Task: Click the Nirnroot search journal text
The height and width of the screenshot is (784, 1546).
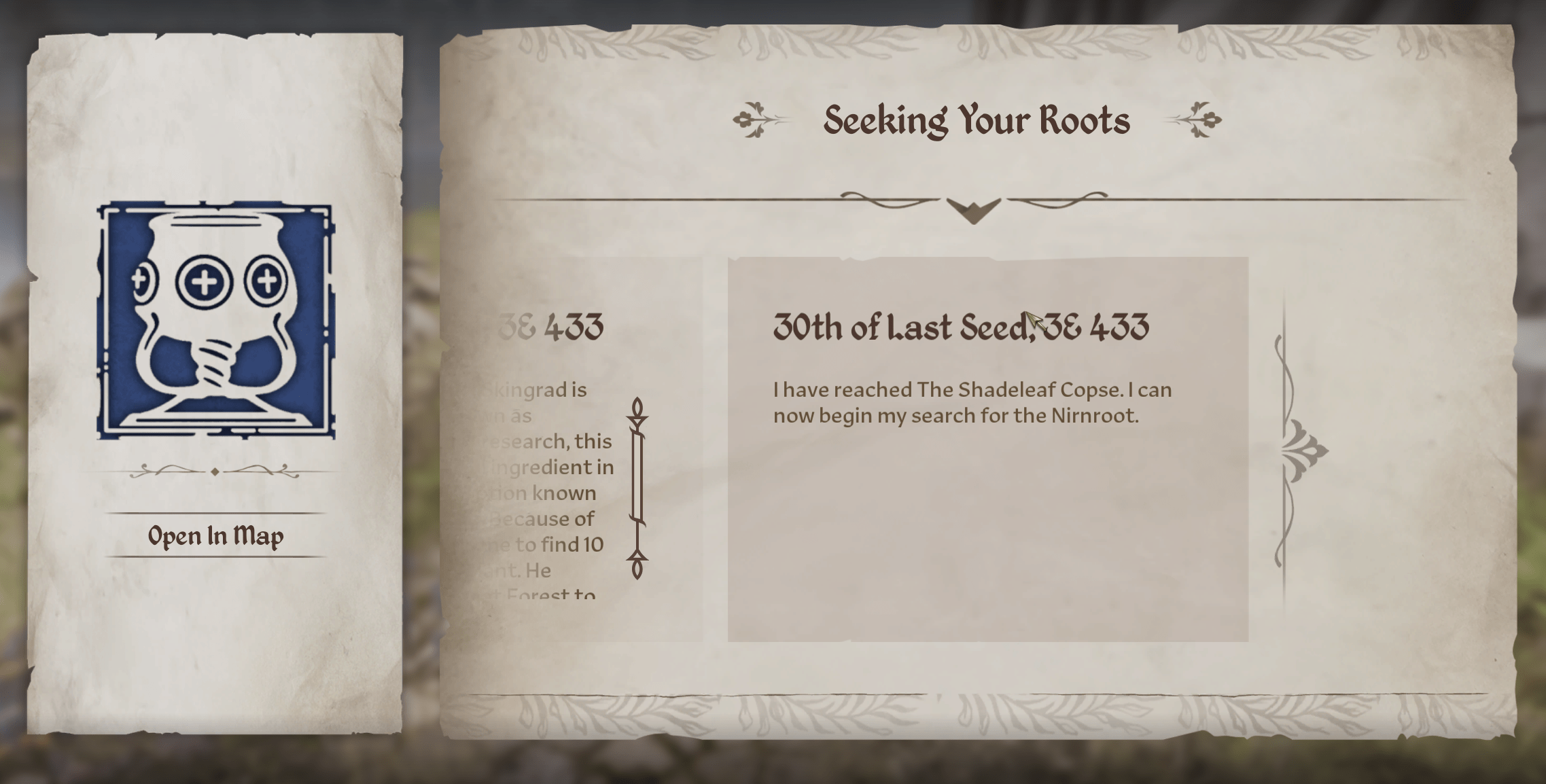Action: [x=972, y=402]
